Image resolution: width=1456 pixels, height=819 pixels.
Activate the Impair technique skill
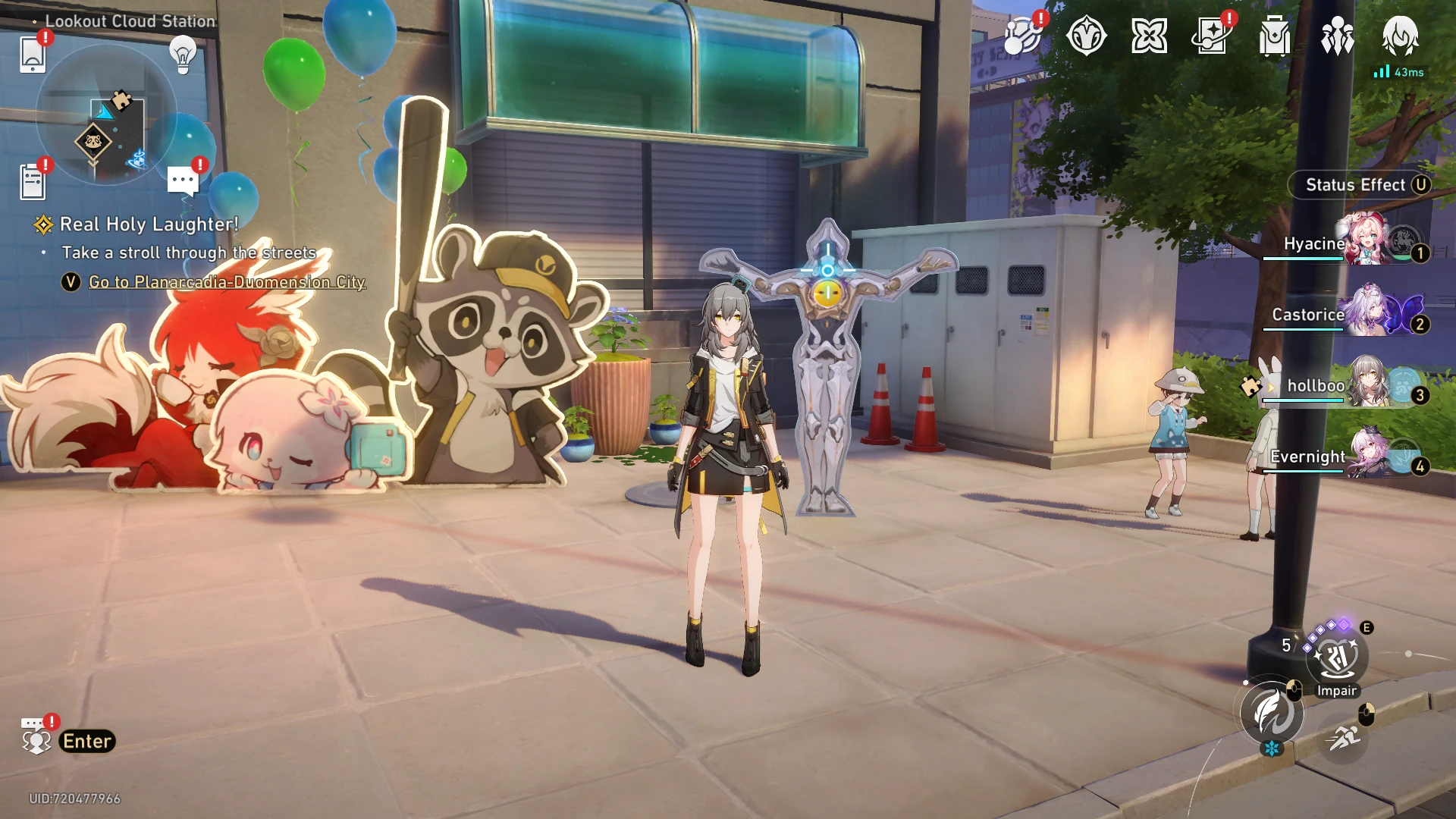(x=1336, y=660)
